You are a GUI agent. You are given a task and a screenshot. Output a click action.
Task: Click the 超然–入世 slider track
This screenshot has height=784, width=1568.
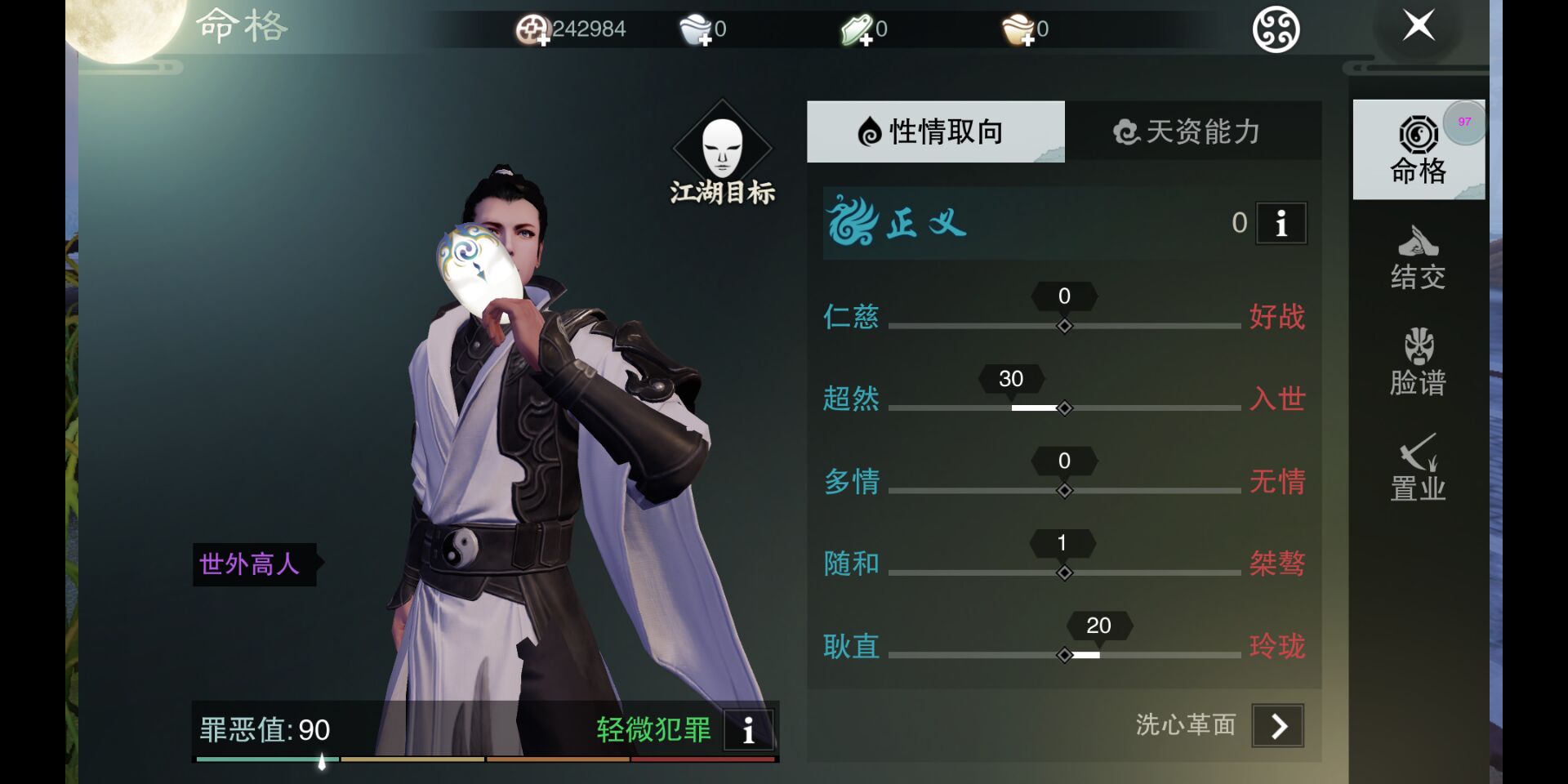pos(1143,408)
